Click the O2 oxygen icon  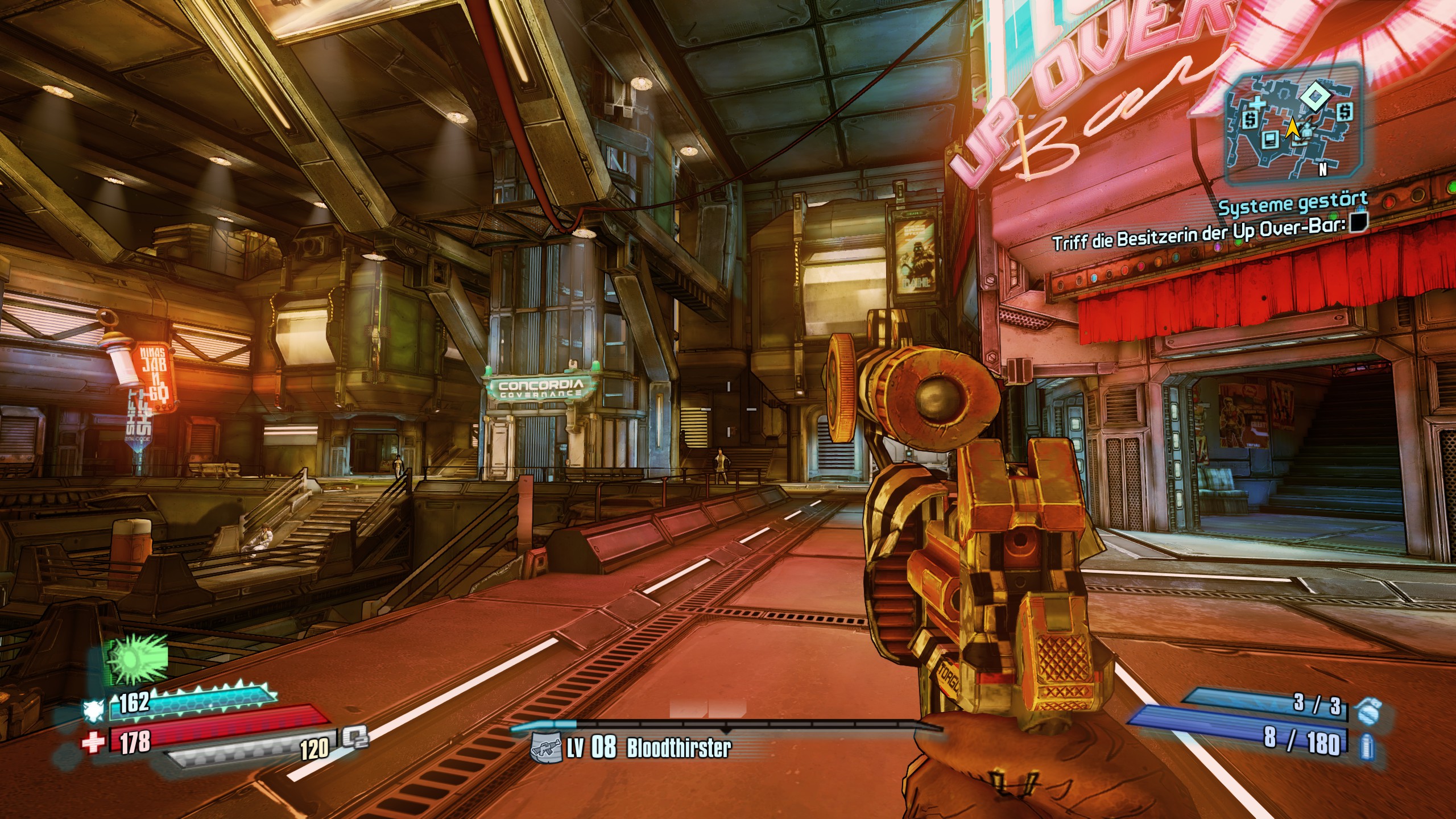355,738
